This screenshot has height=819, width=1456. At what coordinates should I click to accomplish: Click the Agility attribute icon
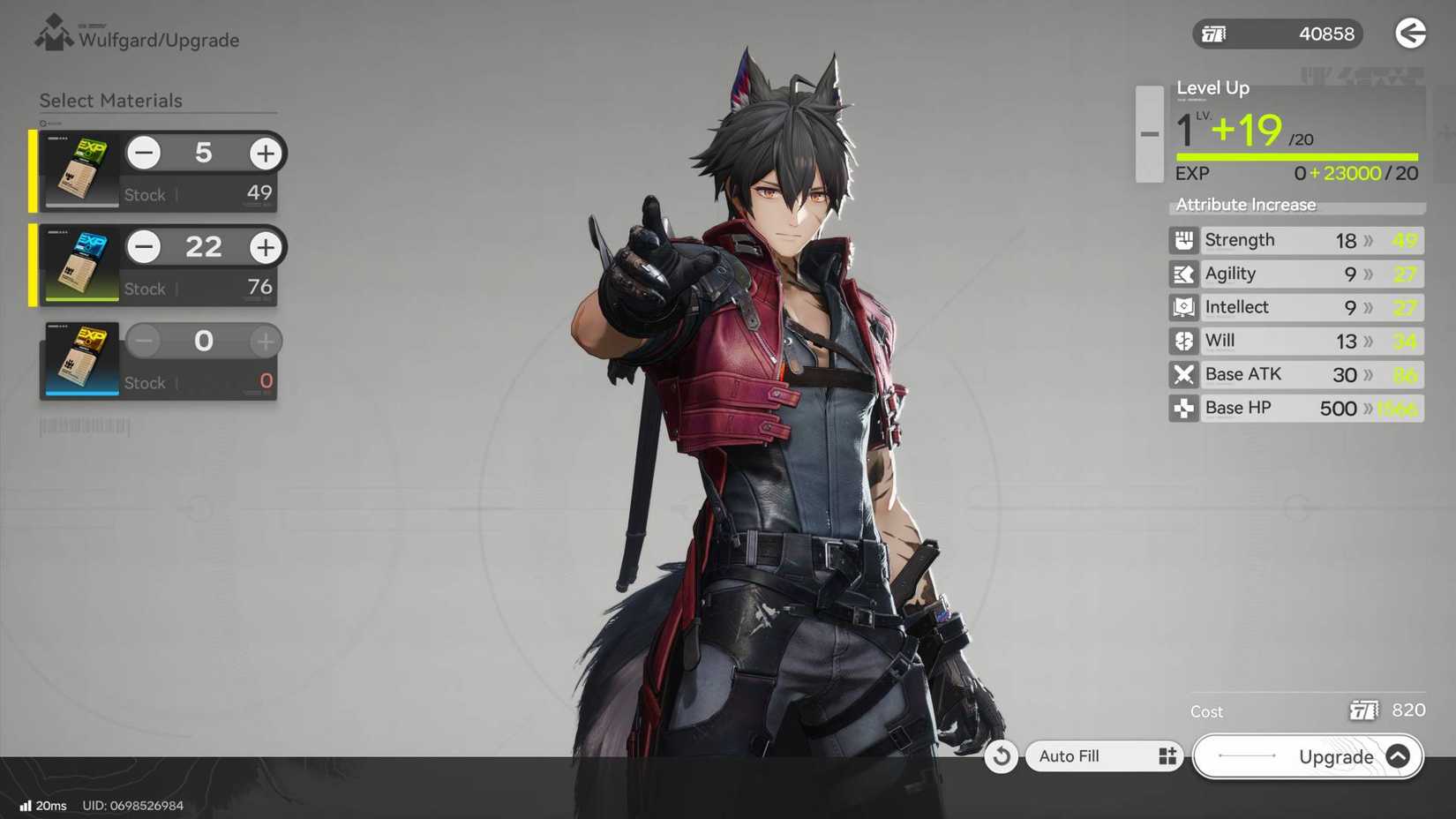tap(1183, 274)
